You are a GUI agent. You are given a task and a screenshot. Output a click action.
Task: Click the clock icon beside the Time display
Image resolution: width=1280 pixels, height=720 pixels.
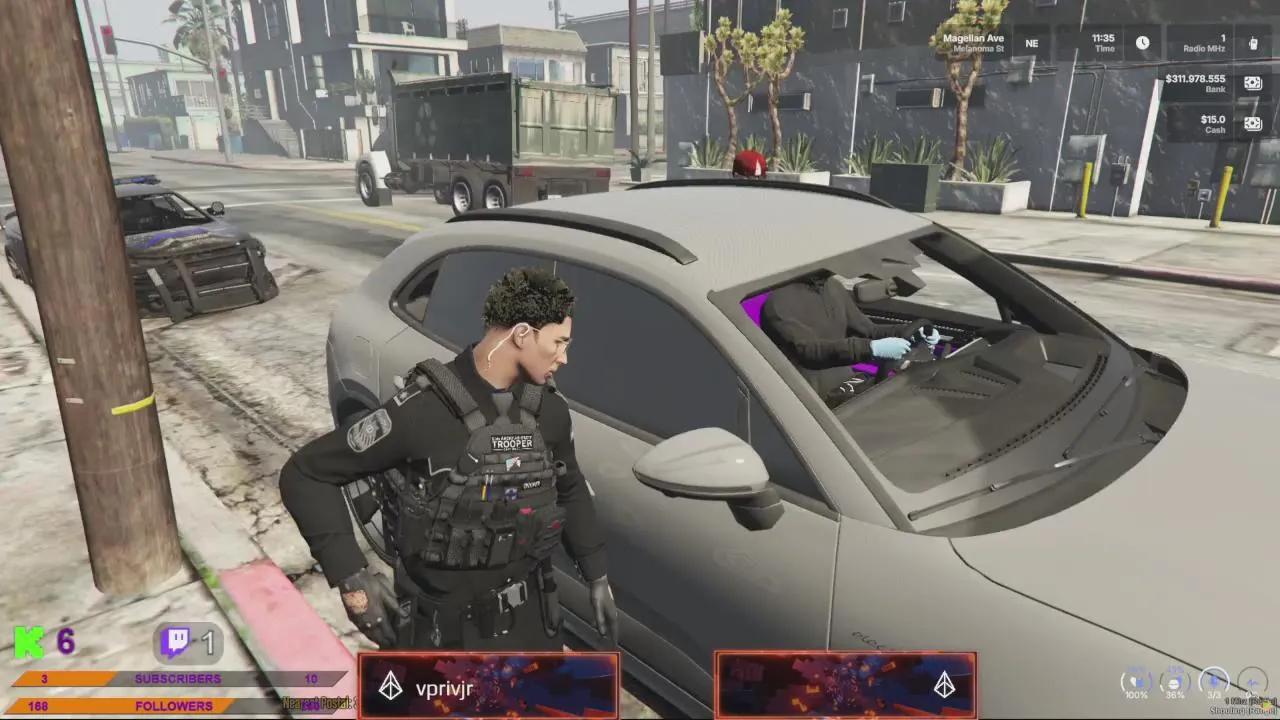[1142, 42]
